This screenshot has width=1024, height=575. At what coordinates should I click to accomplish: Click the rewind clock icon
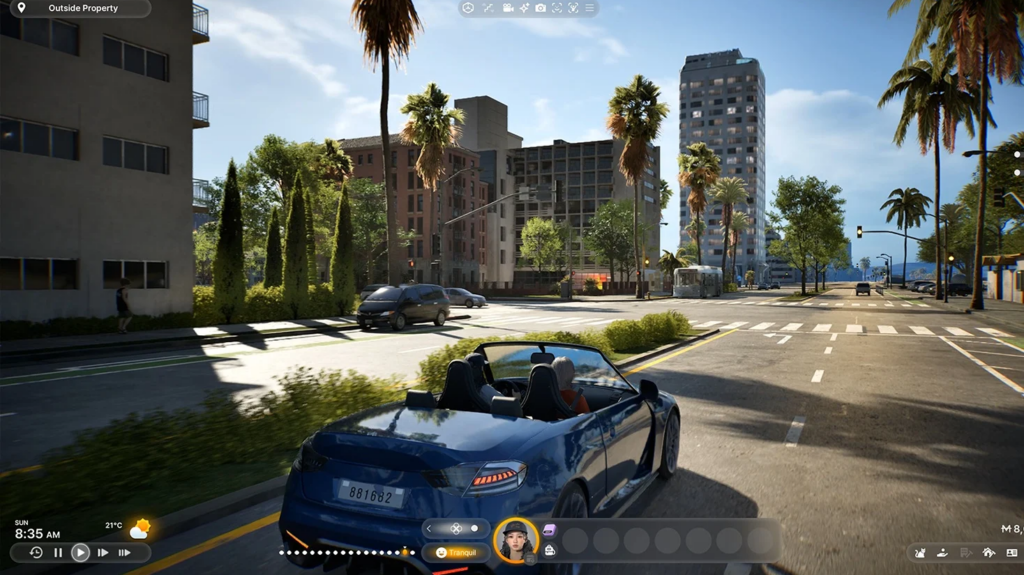click(36, 552)
